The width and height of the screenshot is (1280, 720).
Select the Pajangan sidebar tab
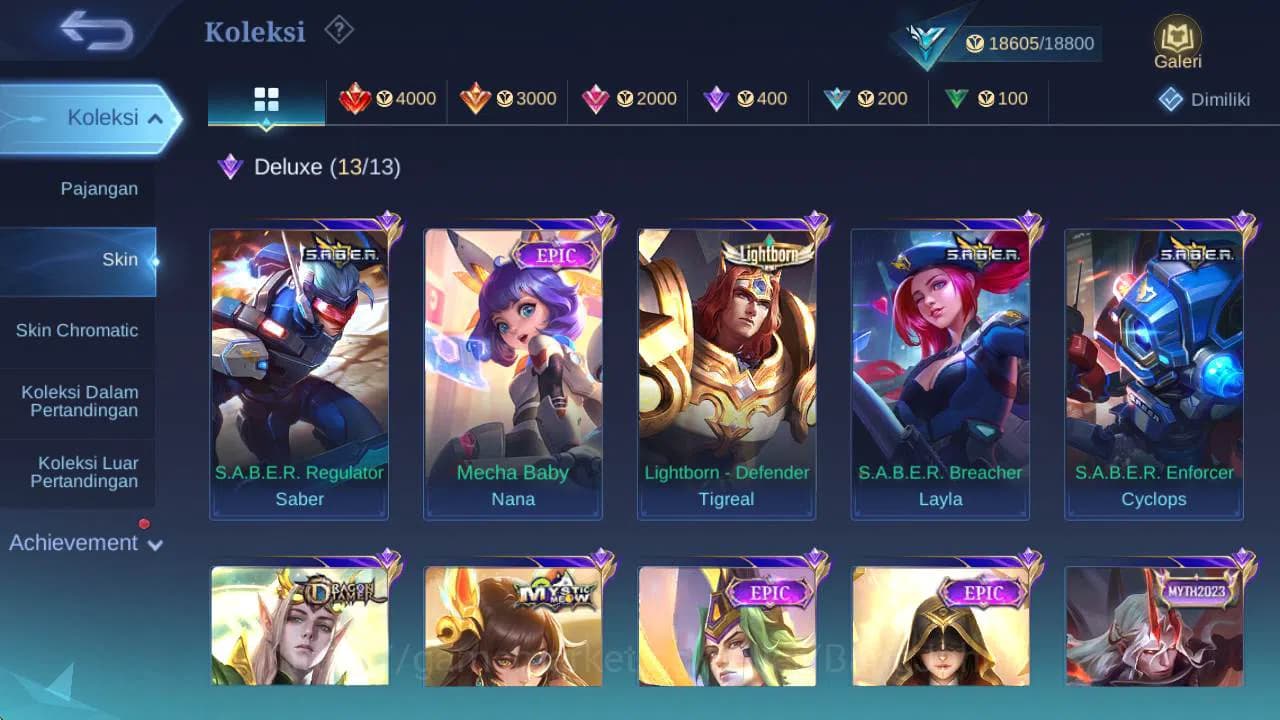coord(98,188)
